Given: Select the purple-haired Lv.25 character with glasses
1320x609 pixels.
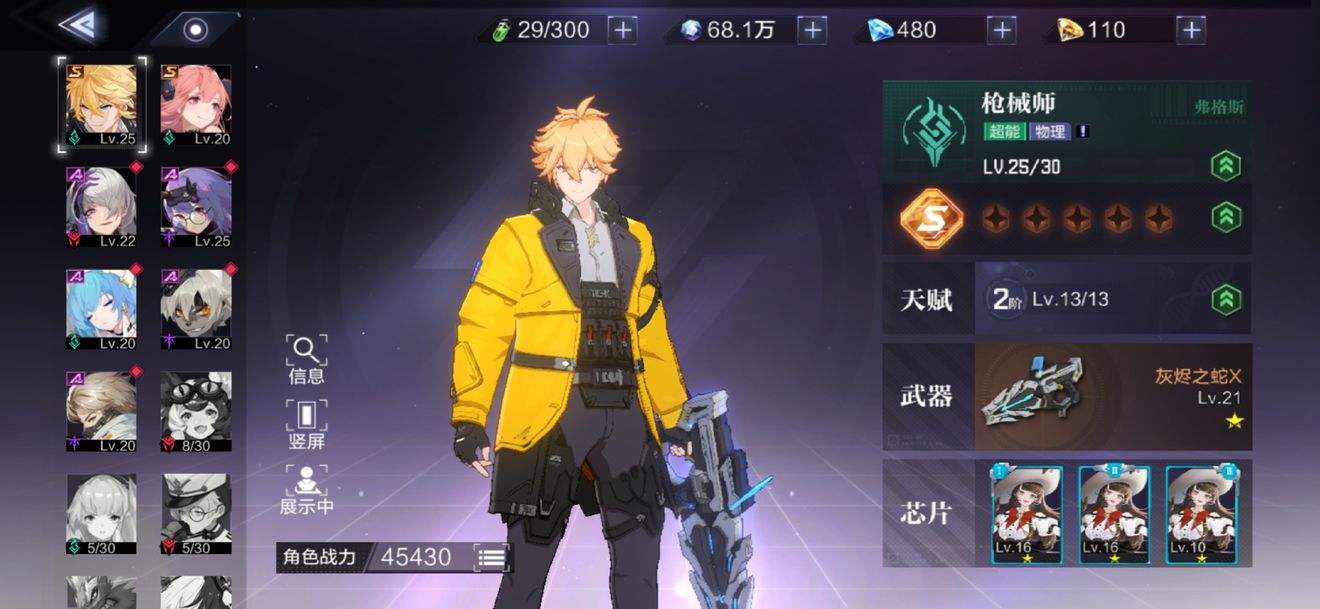Looking at the screenshot, I should (196, 207).
